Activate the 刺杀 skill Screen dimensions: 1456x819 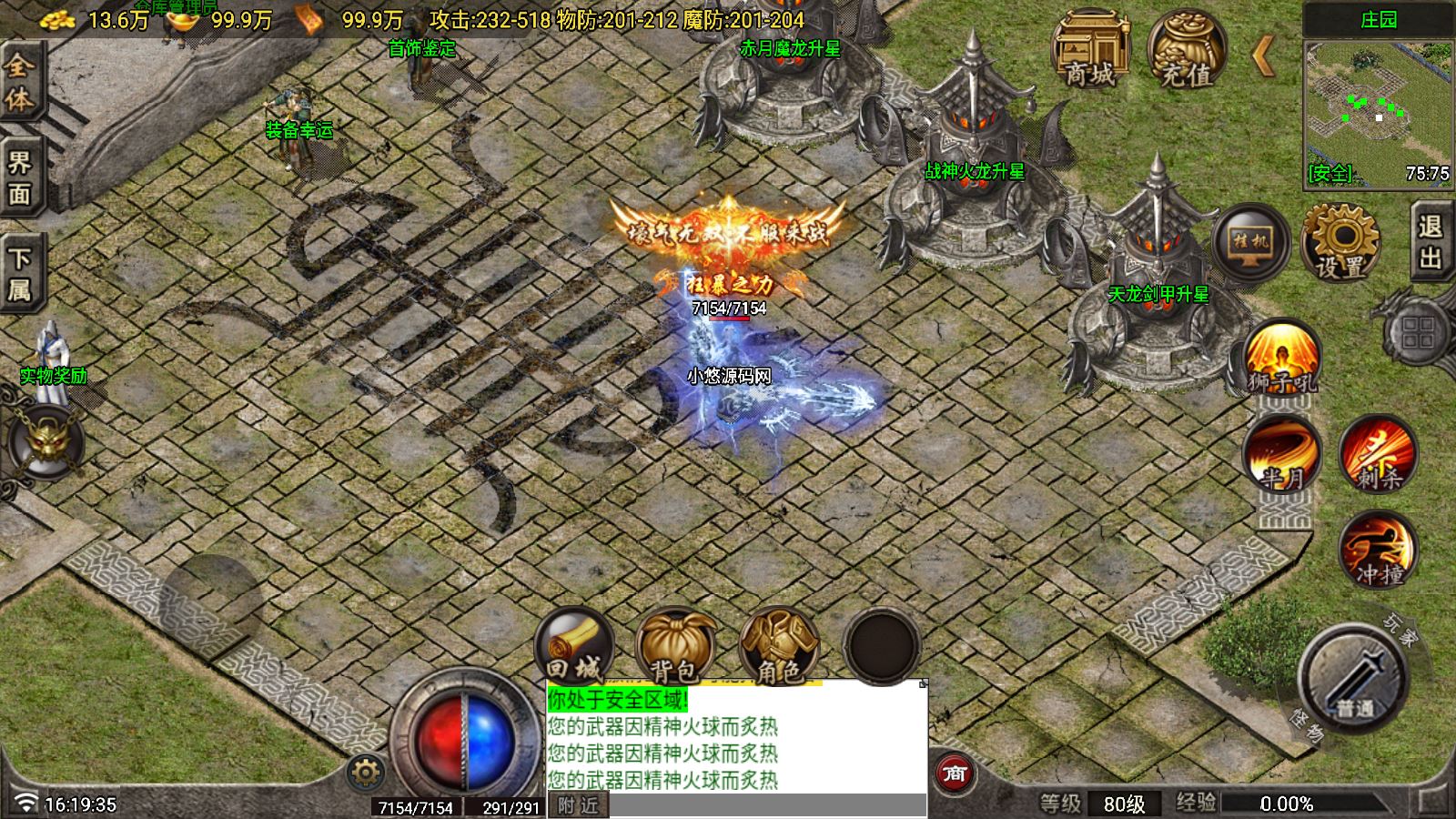(1379, 454)
